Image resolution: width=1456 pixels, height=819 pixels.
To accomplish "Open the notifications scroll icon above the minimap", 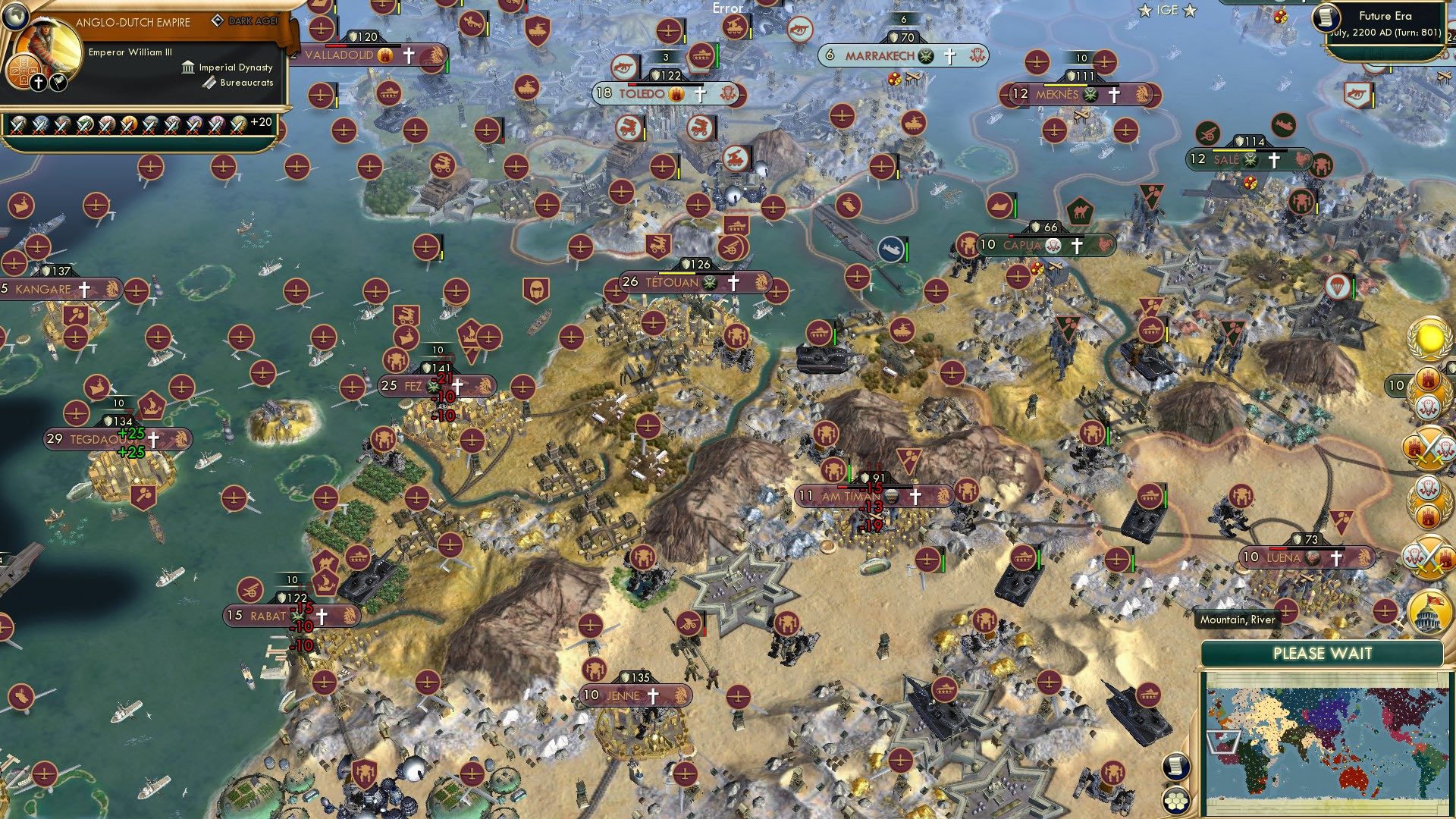I will 1175,766.
